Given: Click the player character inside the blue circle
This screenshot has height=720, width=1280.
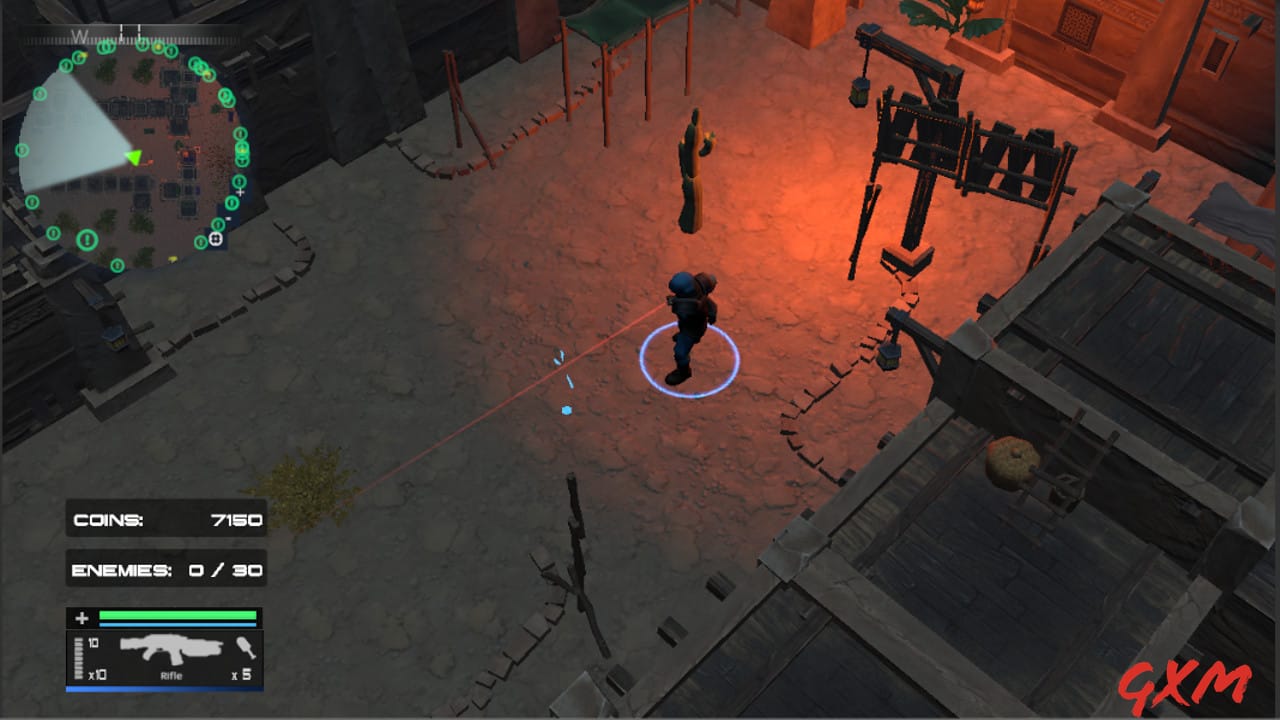Looking at the screenshot, I should coord(690,320).
